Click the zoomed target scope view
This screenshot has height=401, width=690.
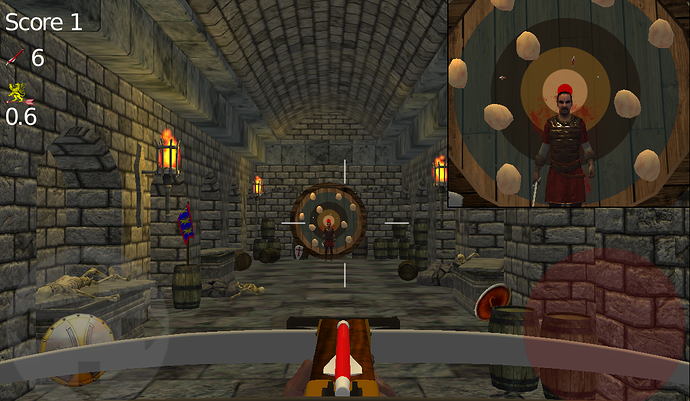568,103
